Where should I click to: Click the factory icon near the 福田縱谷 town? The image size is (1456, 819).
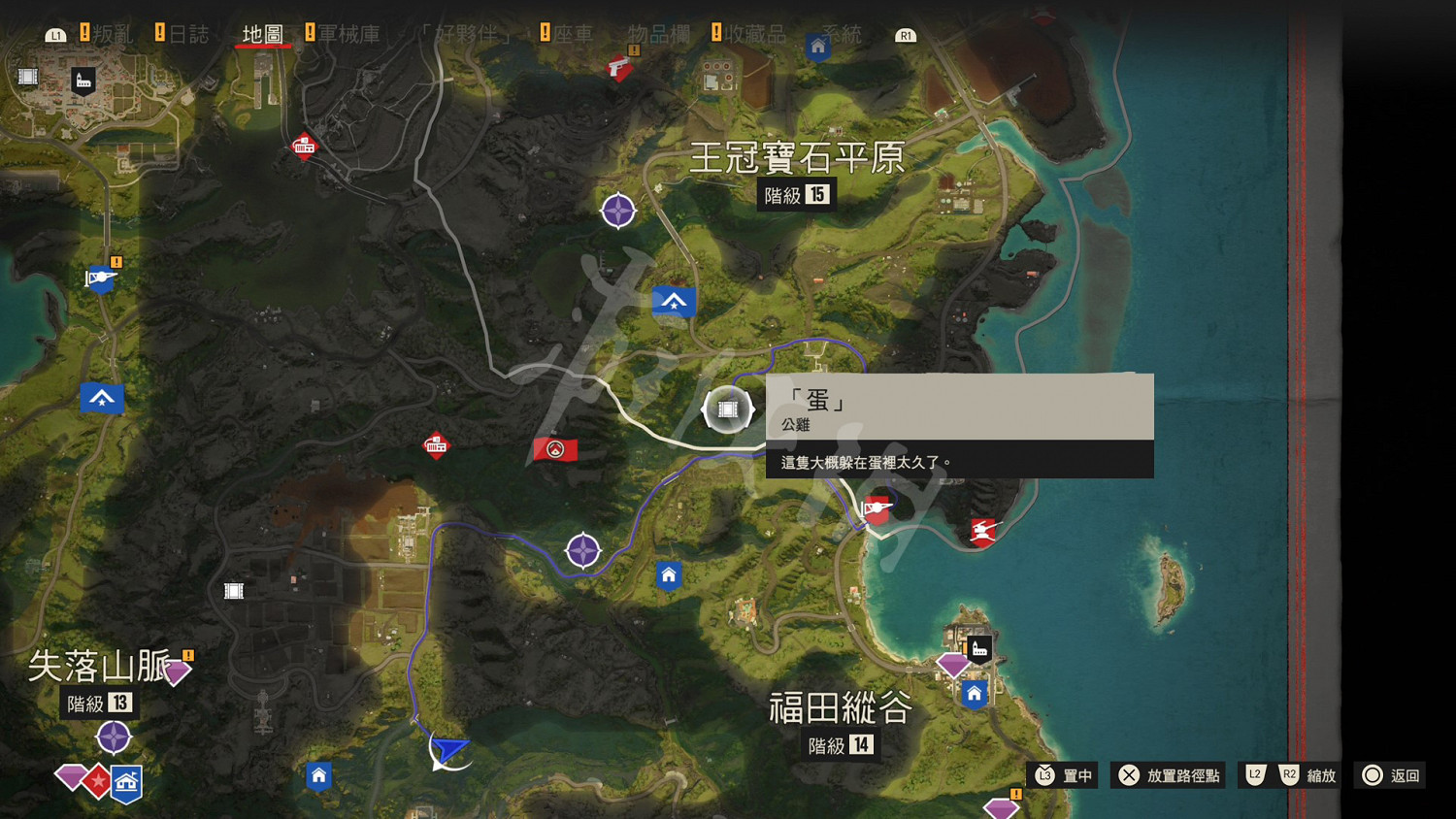coord(978,646)
